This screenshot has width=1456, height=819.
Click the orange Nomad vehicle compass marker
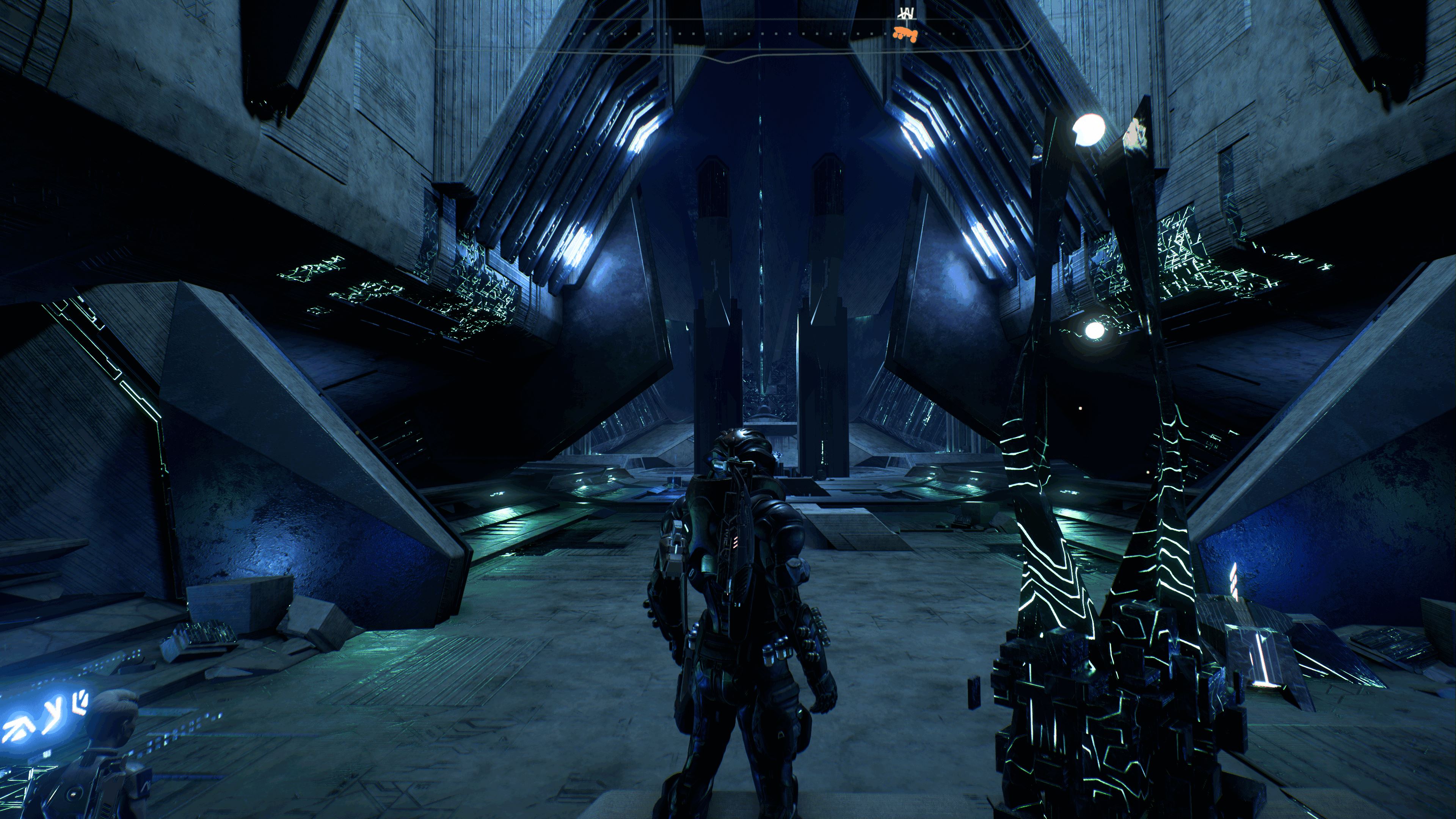(905, 33)
